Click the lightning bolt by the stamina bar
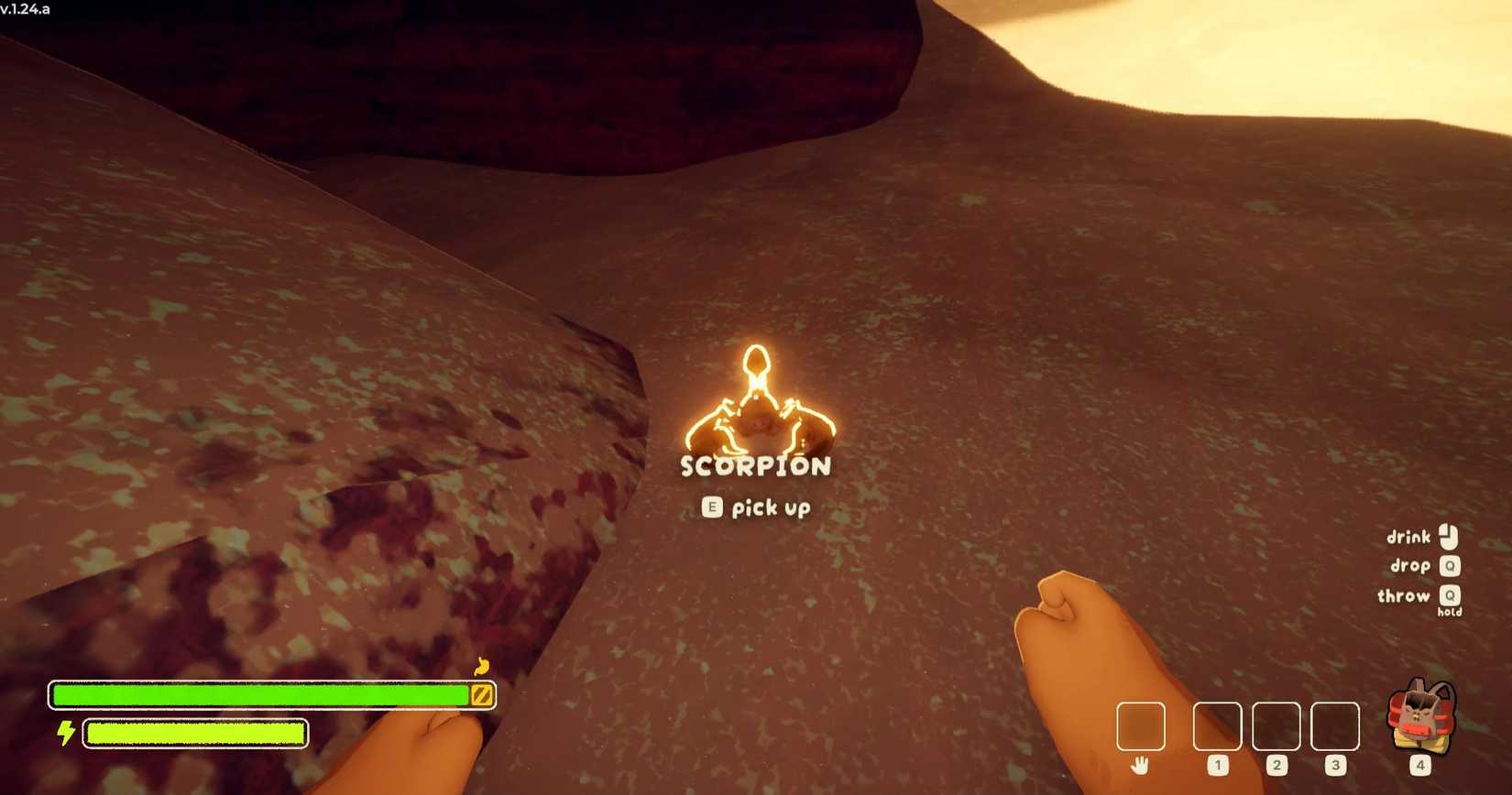1512x795 pixels. click(64, 732)
